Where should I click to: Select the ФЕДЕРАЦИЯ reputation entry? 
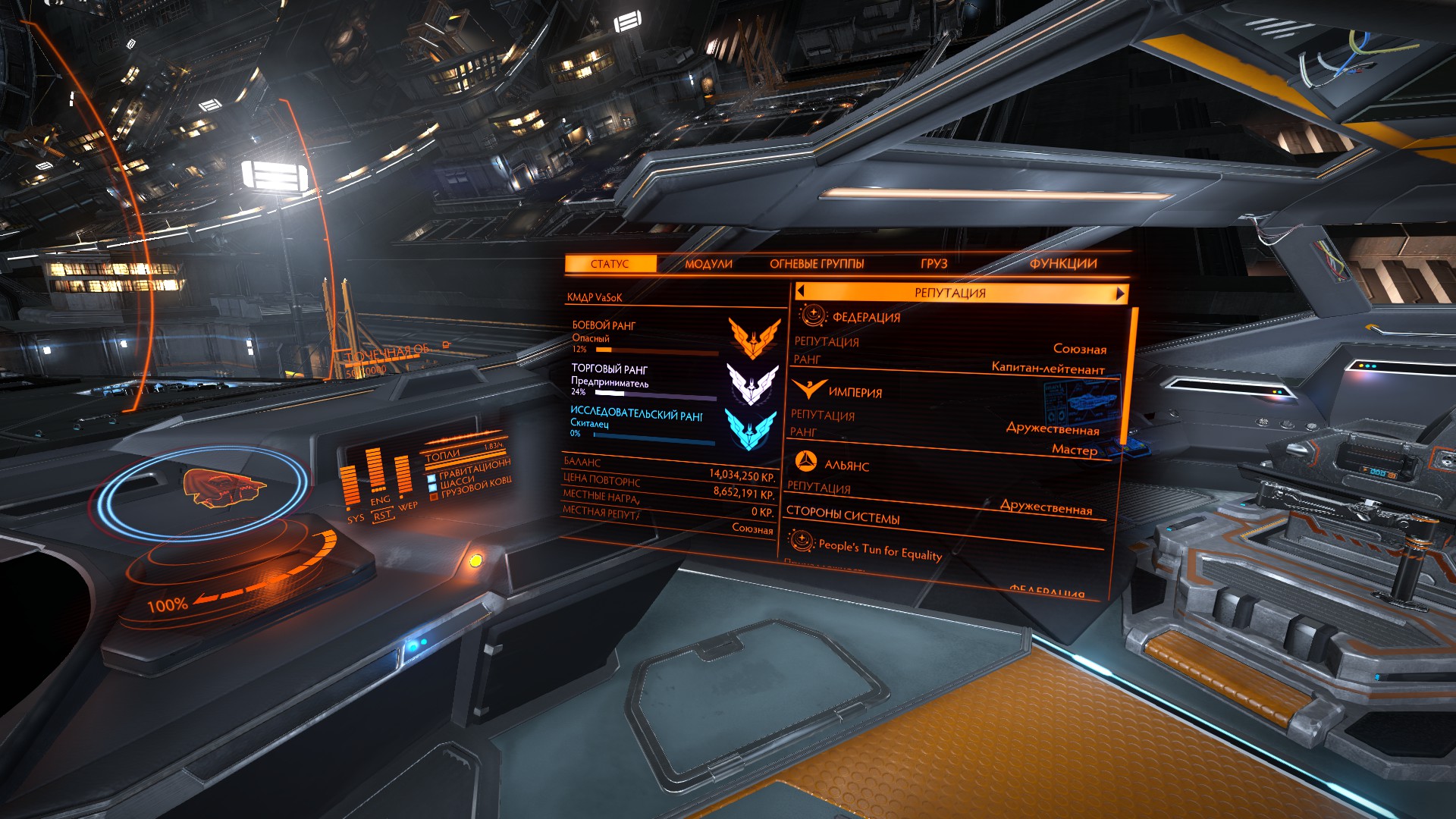click(x=866, y=317)
